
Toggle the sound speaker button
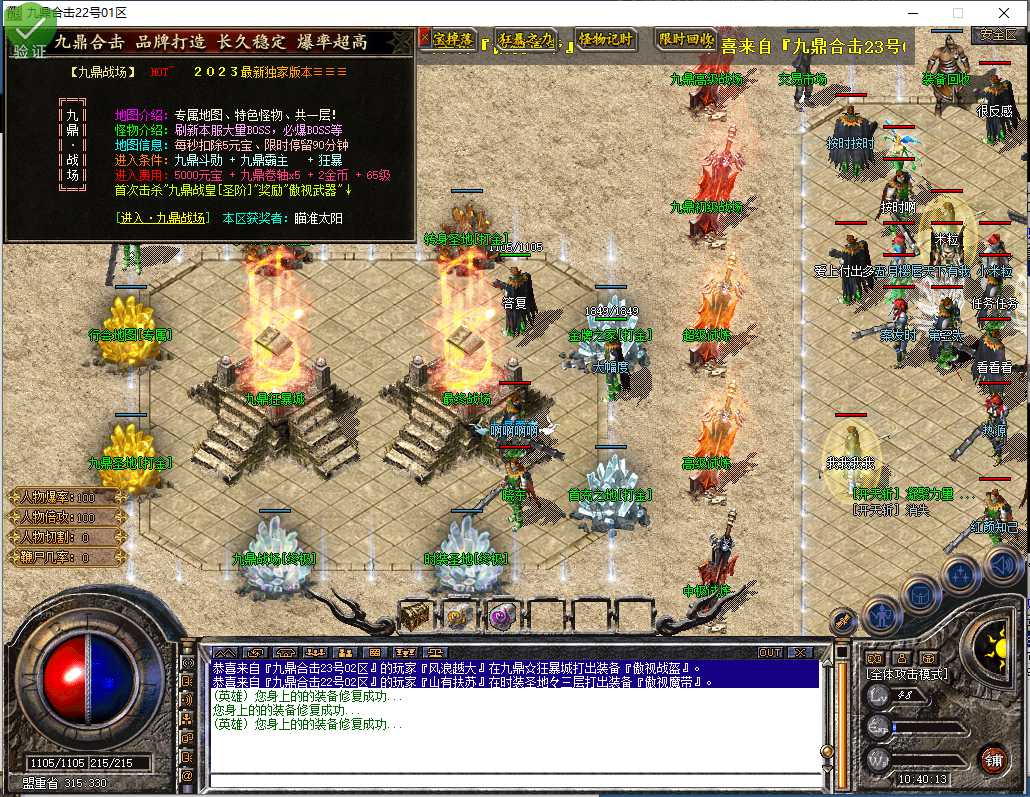(x=1001, y=566)
